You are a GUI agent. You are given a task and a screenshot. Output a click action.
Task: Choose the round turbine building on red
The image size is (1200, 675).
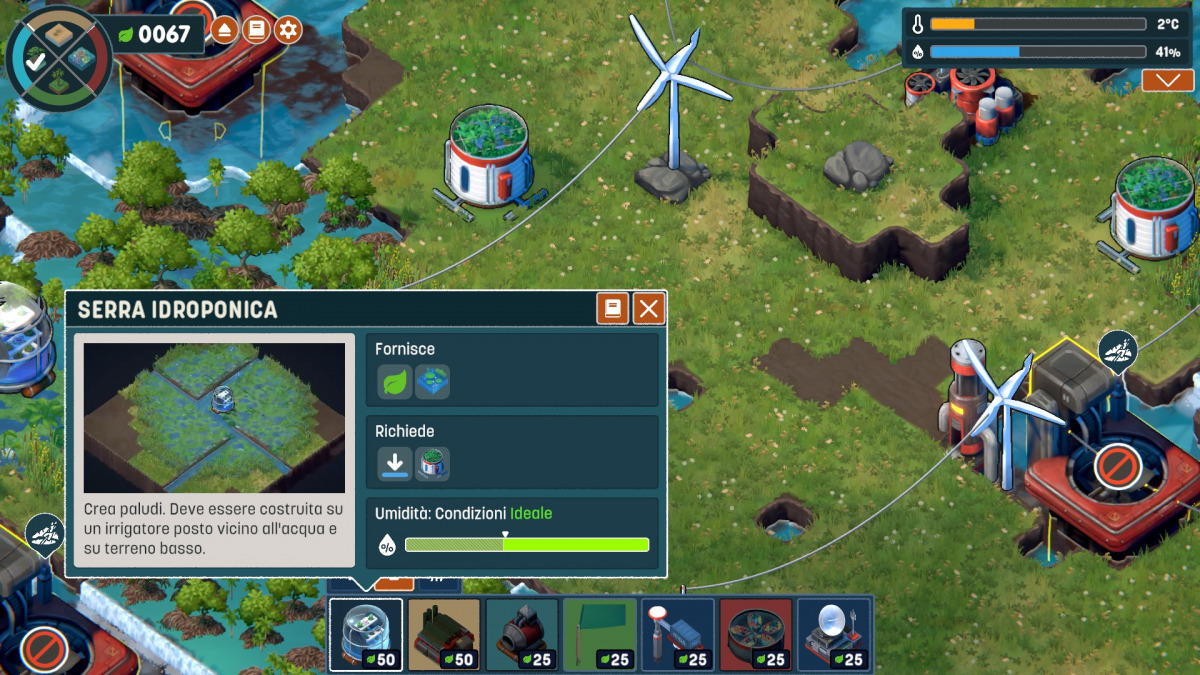pyautogui.click(x=756, y=634)
